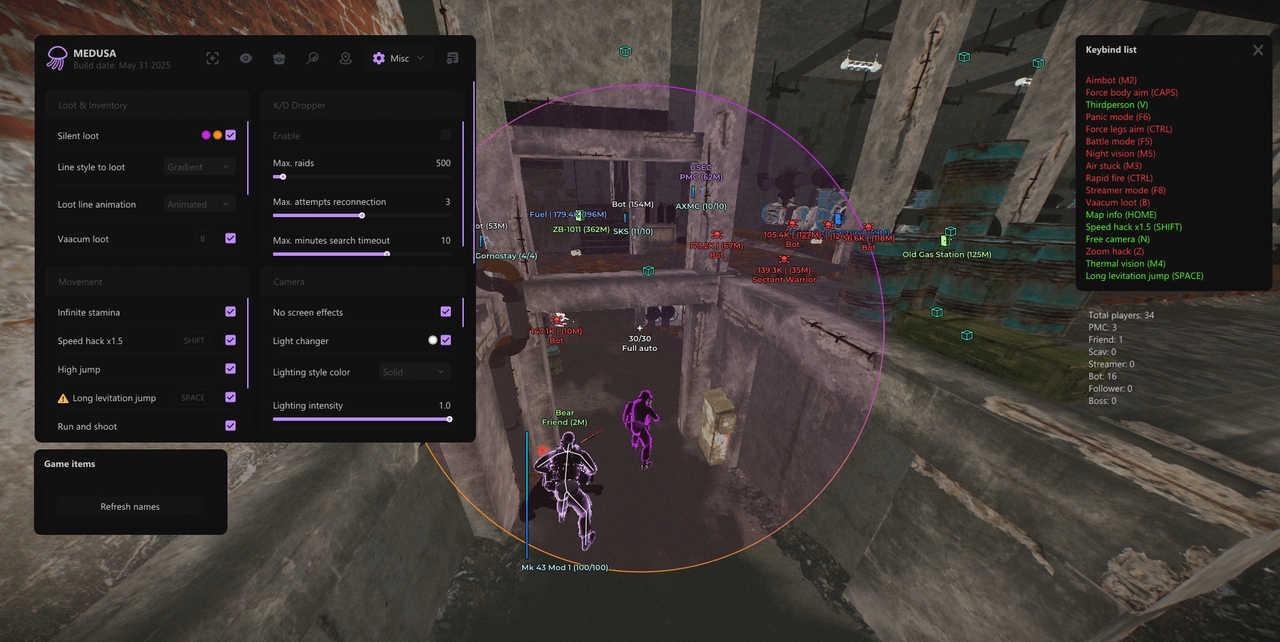Open the Loot line animation dropdown
This screenshot has height=642, width=1280.
(x=199, y=204)
